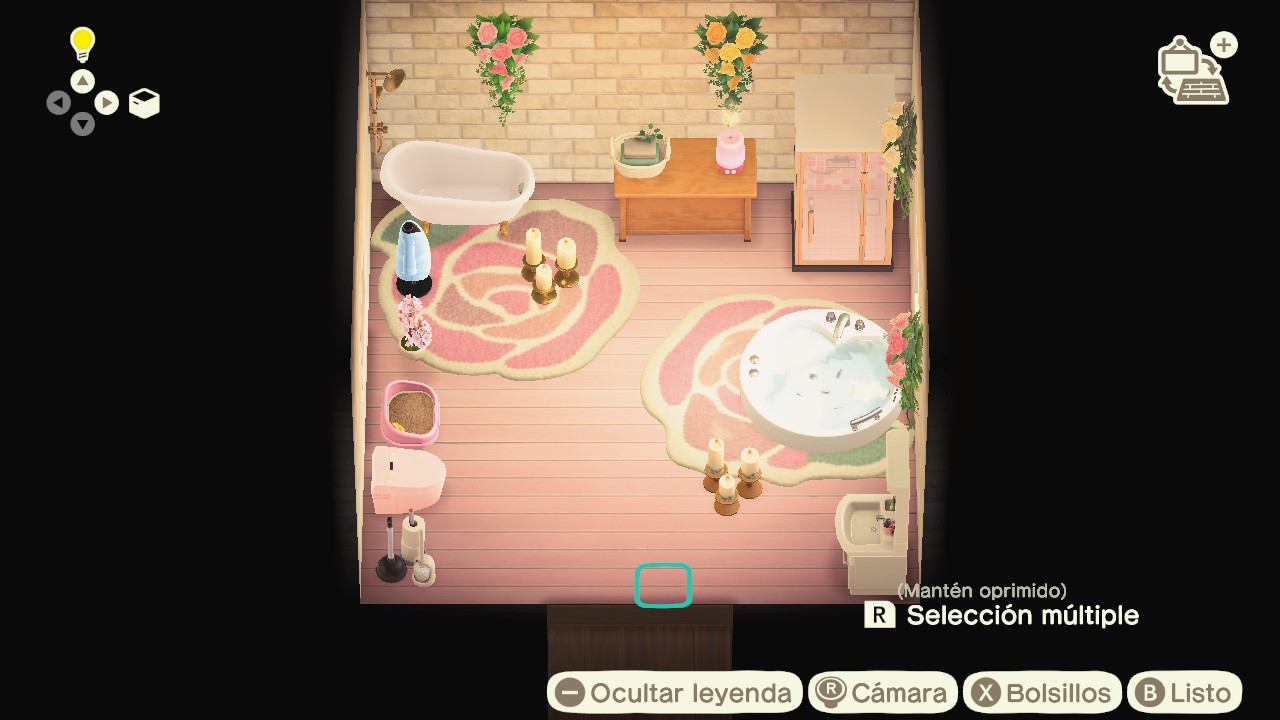Select the round whirlpool bath
This screenshot has width=1280, height=720.
coord(815,370)
